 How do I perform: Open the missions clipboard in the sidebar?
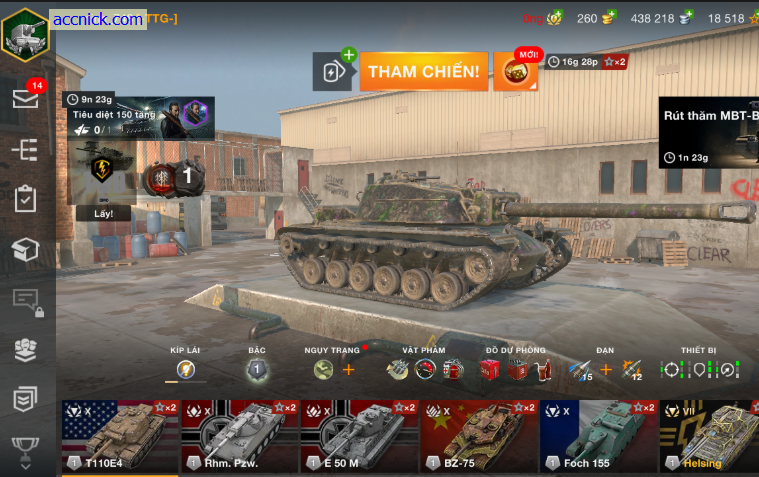pos(25,199)
